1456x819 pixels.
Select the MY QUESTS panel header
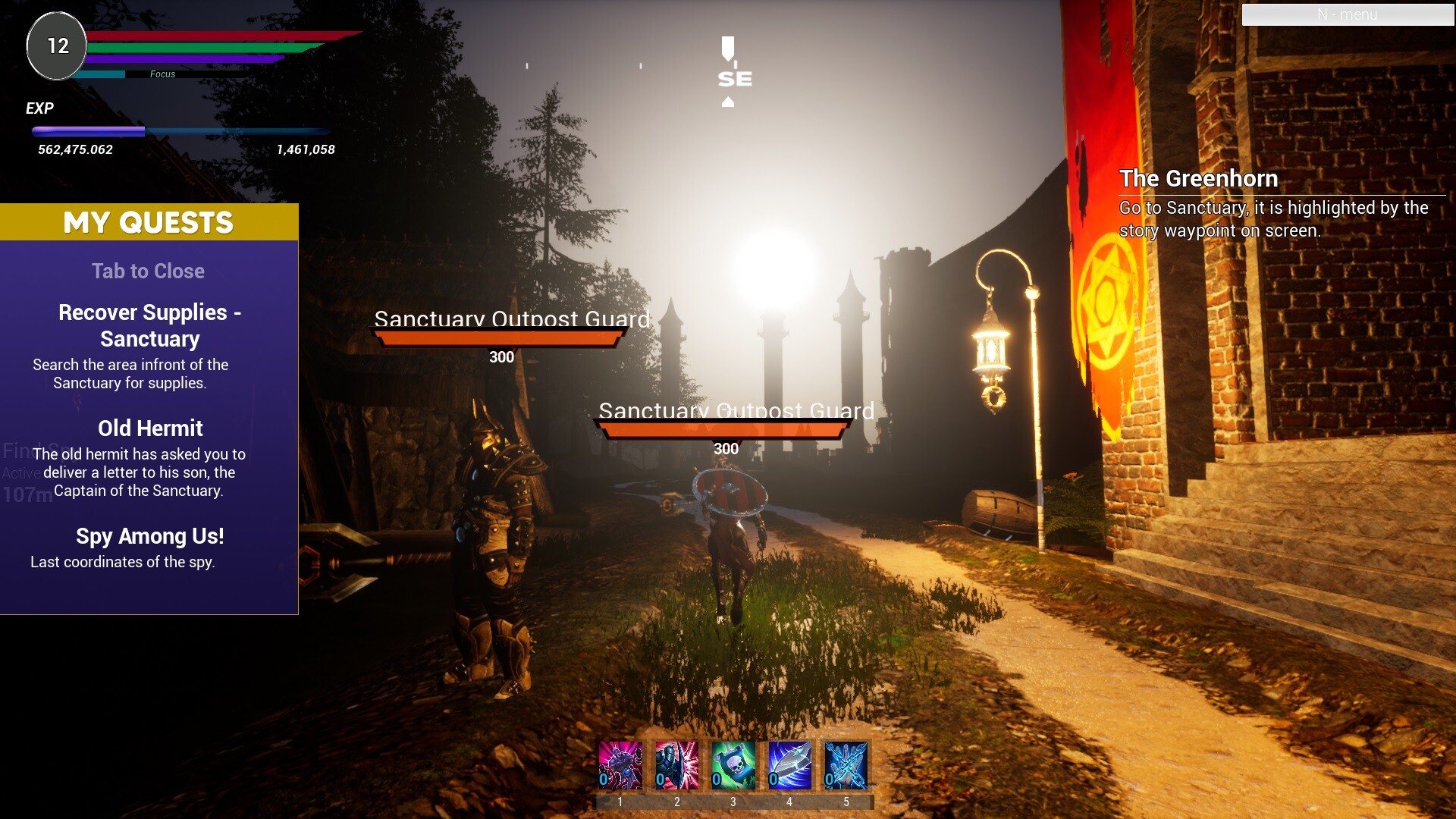point(149,222)
